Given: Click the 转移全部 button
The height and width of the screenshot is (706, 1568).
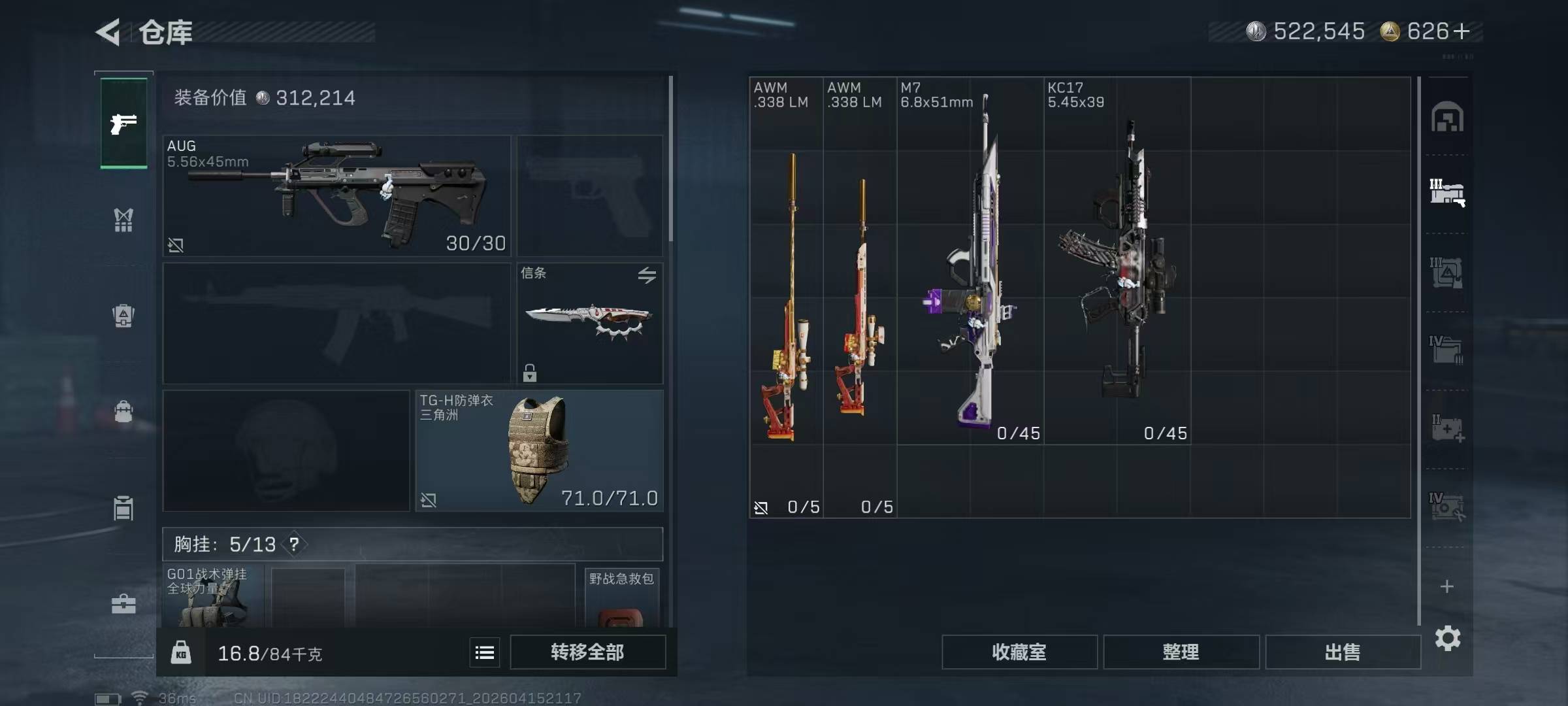Looking at the screenshot, I should 587,652.
